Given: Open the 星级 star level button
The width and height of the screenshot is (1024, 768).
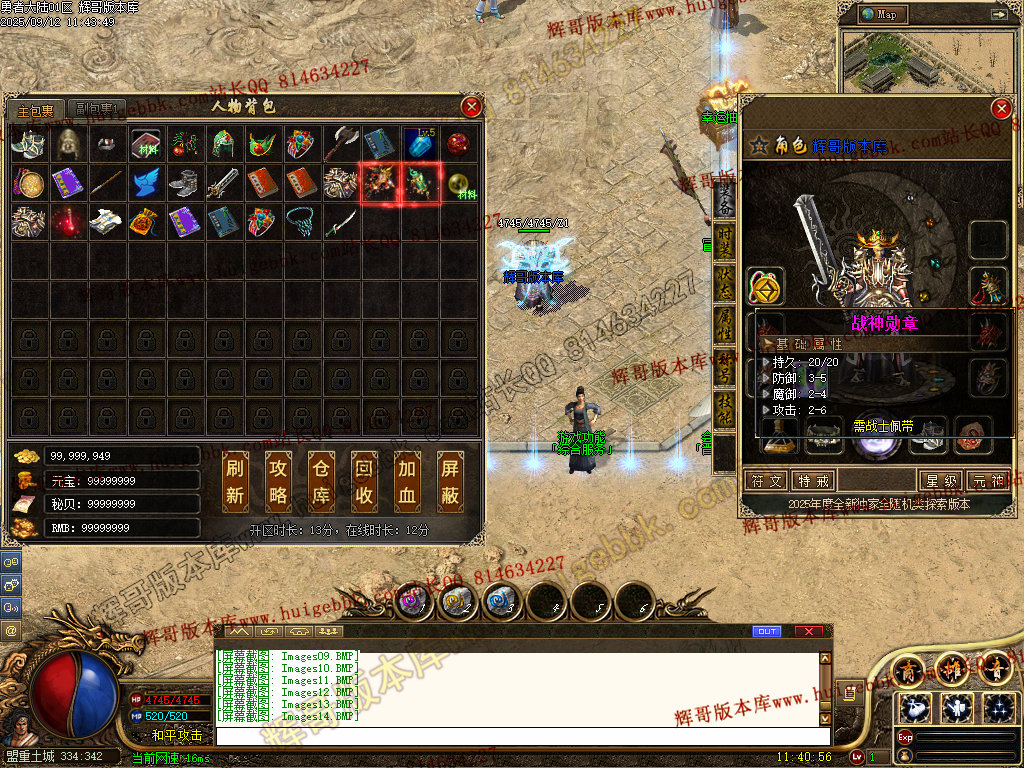Looking at the screenshot, I should [941, 481].
